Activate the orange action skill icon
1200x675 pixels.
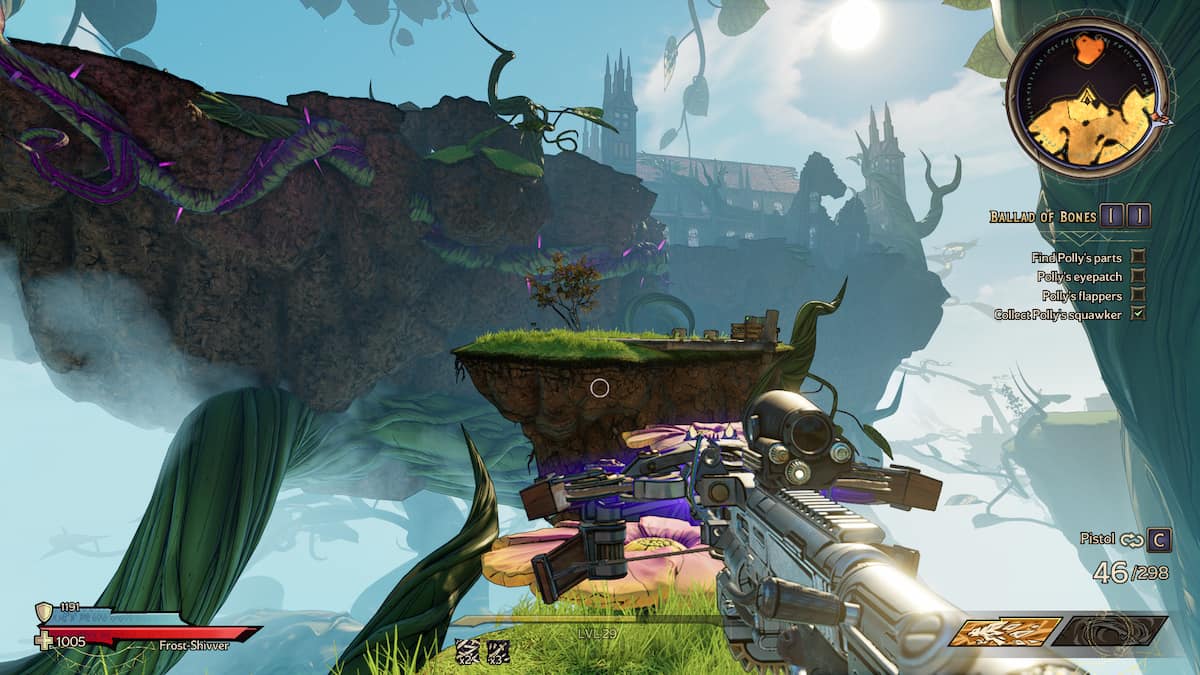1004,632
